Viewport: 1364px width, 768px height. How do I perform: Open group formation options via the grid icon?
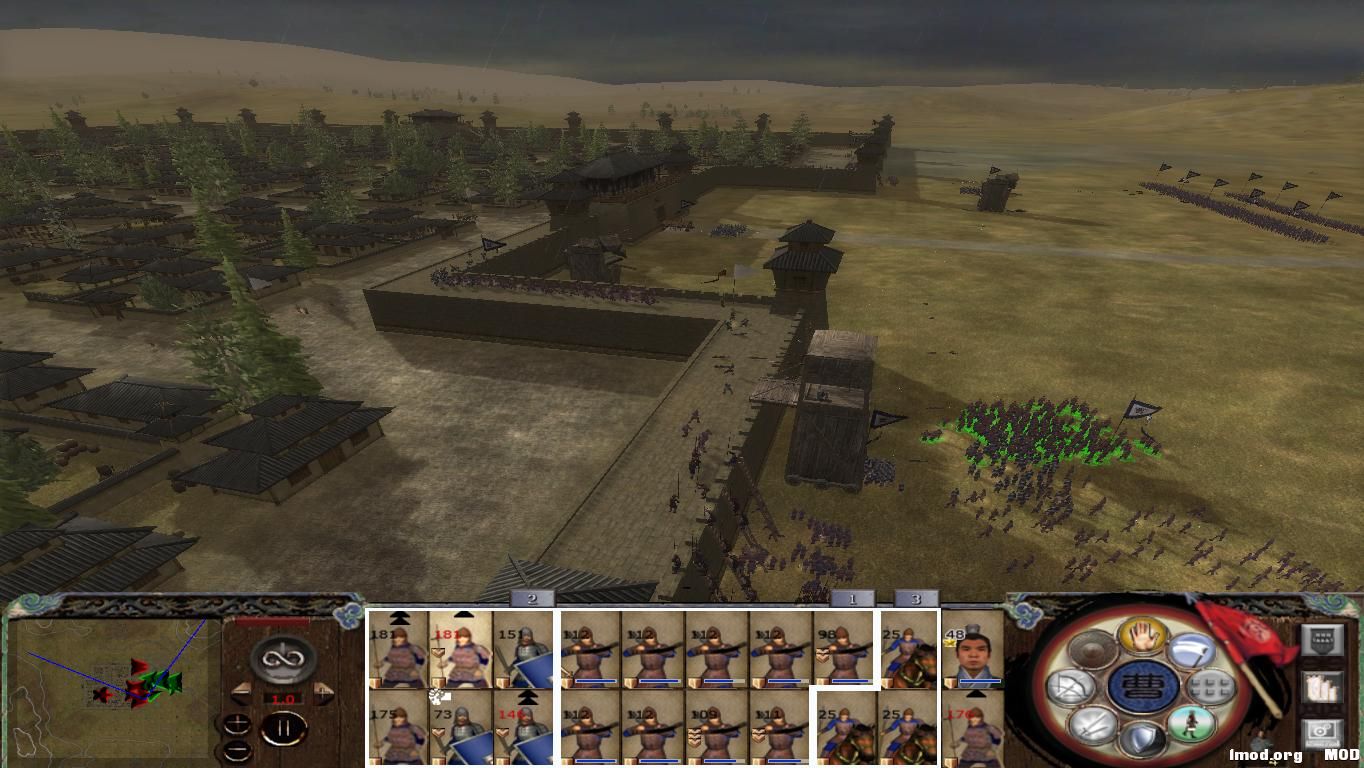(1209, 687)
